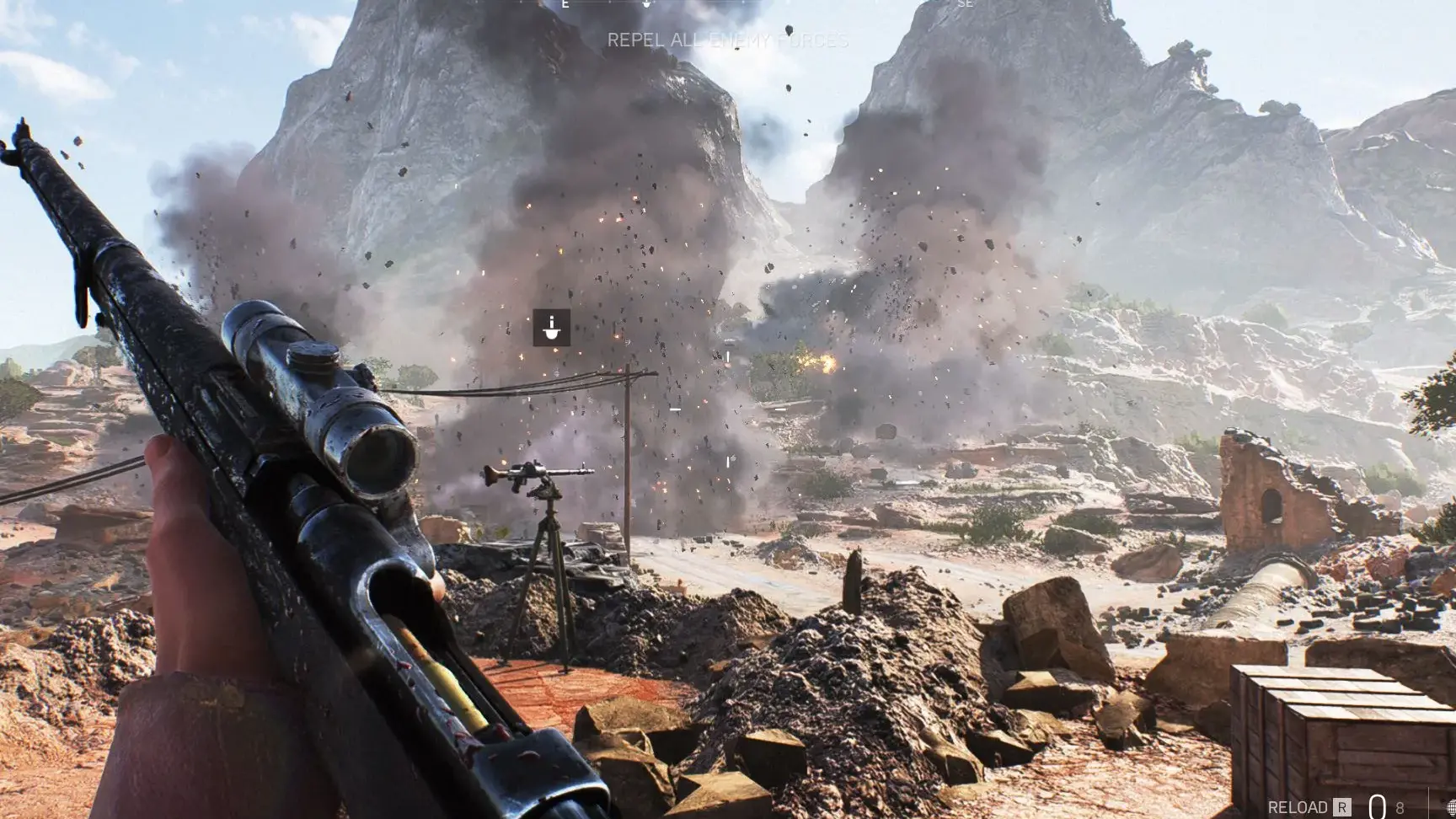Click the reserve ammo count of 8

point(1400,807)
